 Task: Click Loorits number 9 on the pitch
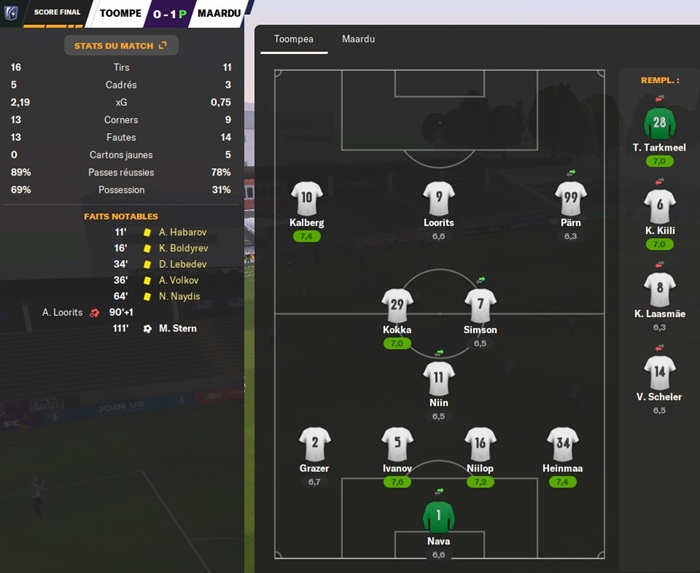click(439, 197)
